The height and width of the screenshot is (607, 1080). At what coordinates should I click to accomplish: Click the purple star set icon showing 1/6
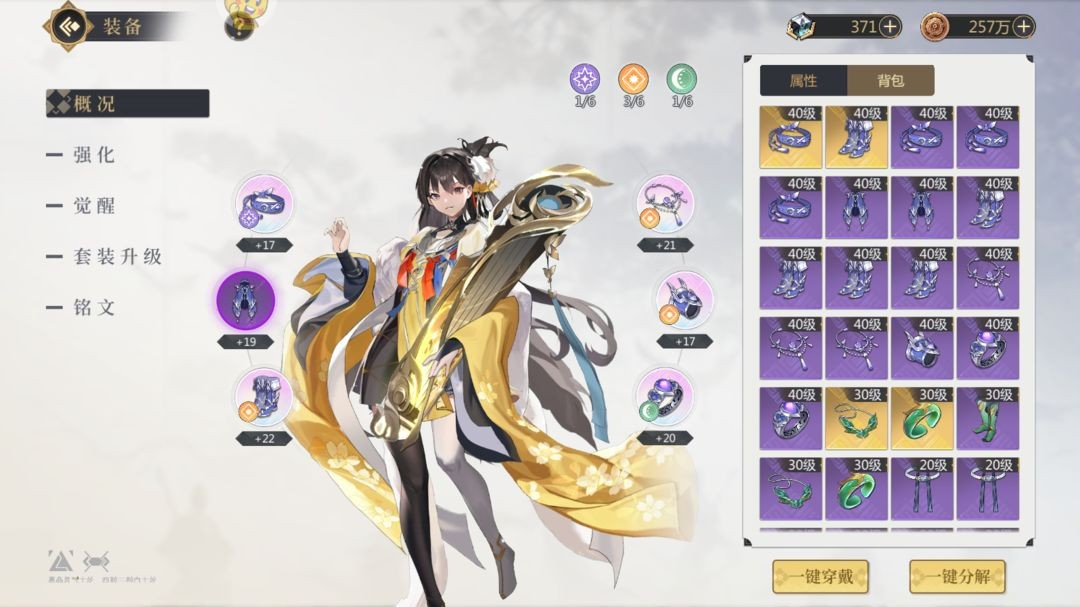[585, 79]
